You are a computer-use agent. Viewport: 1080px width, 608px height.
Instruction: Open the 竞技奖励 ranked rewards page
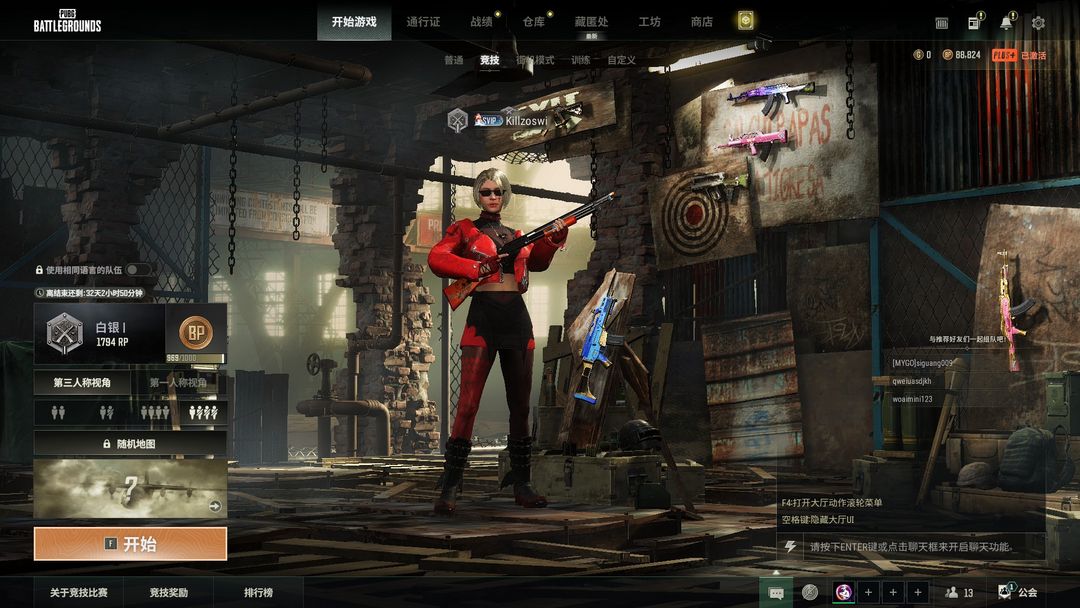coord(169,593)
